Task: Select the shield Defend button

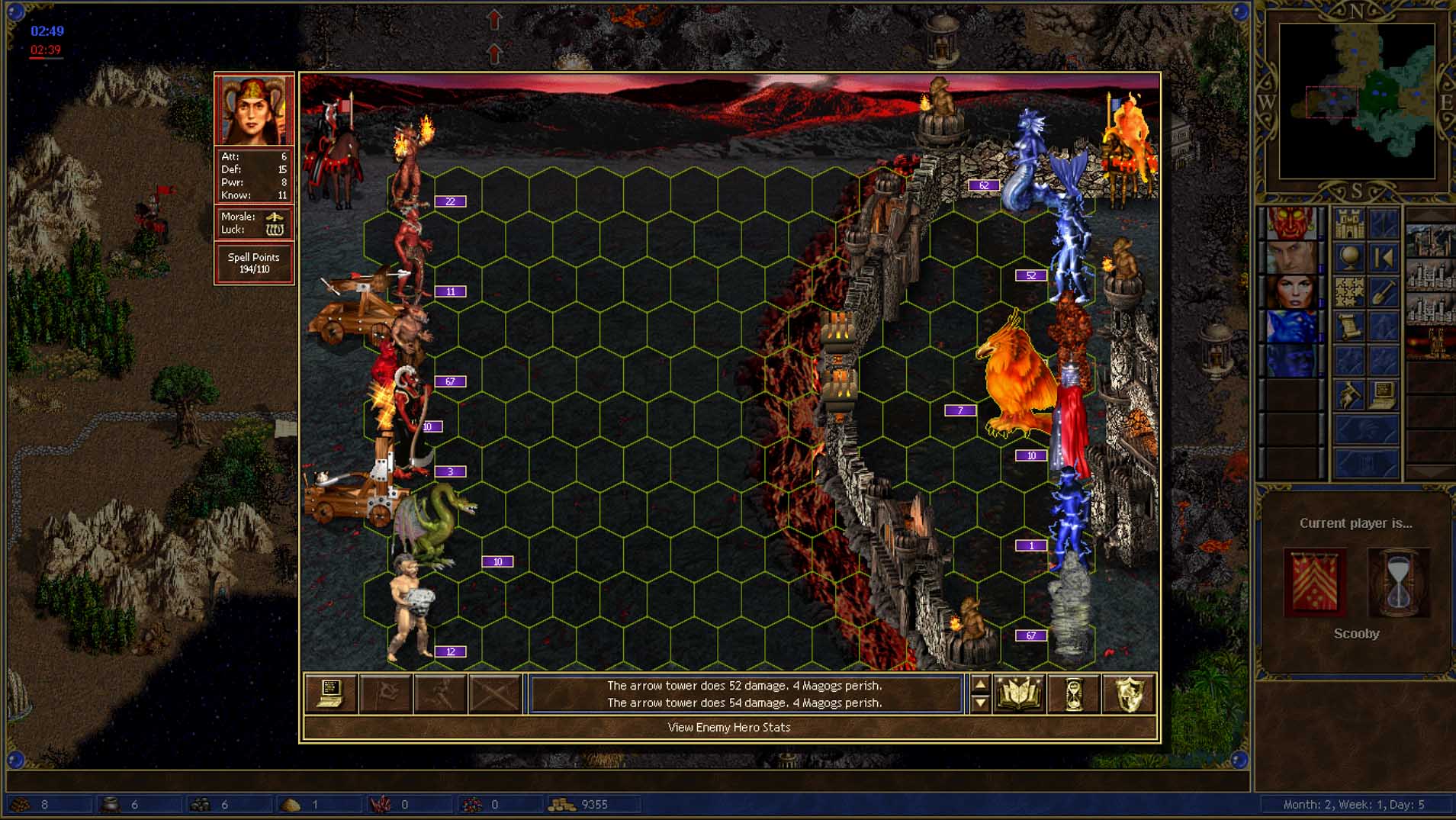Action: click(x=1128, y=693)
